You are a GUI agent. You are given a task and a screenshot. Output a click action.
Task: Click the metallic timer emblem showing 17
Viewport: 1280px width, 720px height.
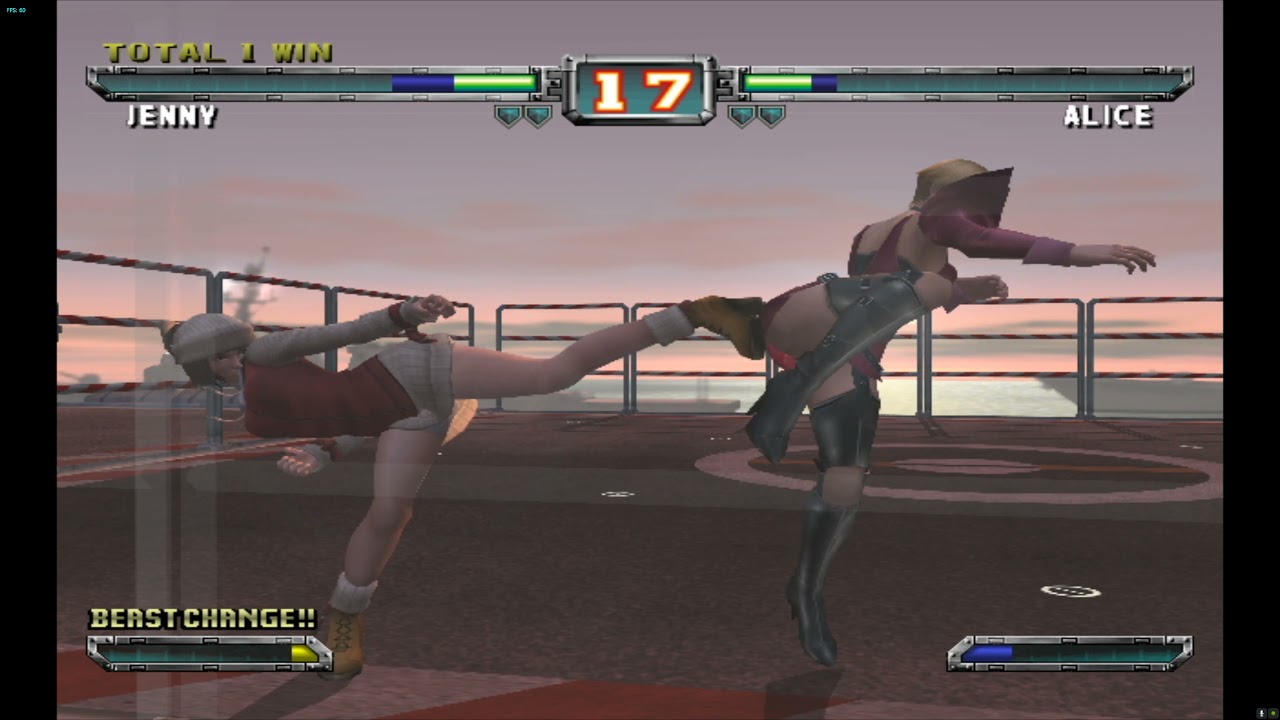[x=639, y=88]
